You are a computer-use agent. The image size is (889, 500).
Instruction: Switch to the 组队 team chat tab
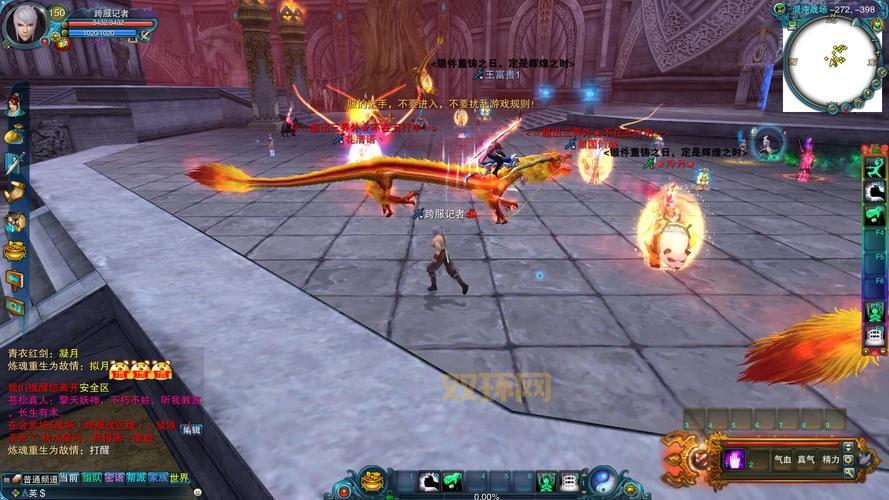coord(92,478)
